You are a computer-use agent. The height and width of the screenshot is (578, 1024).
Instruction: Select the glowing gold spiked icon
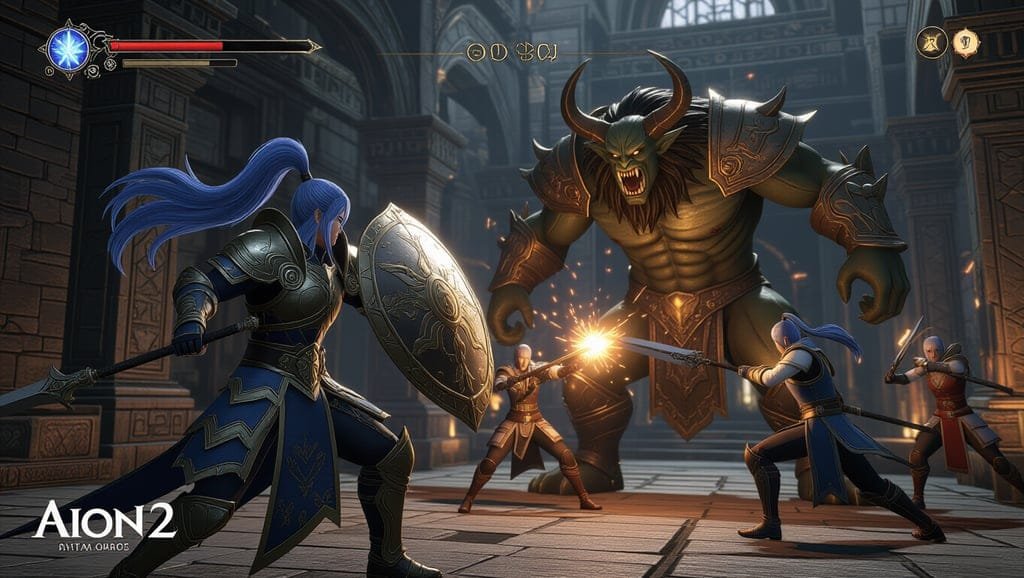[x=966, y=42]
